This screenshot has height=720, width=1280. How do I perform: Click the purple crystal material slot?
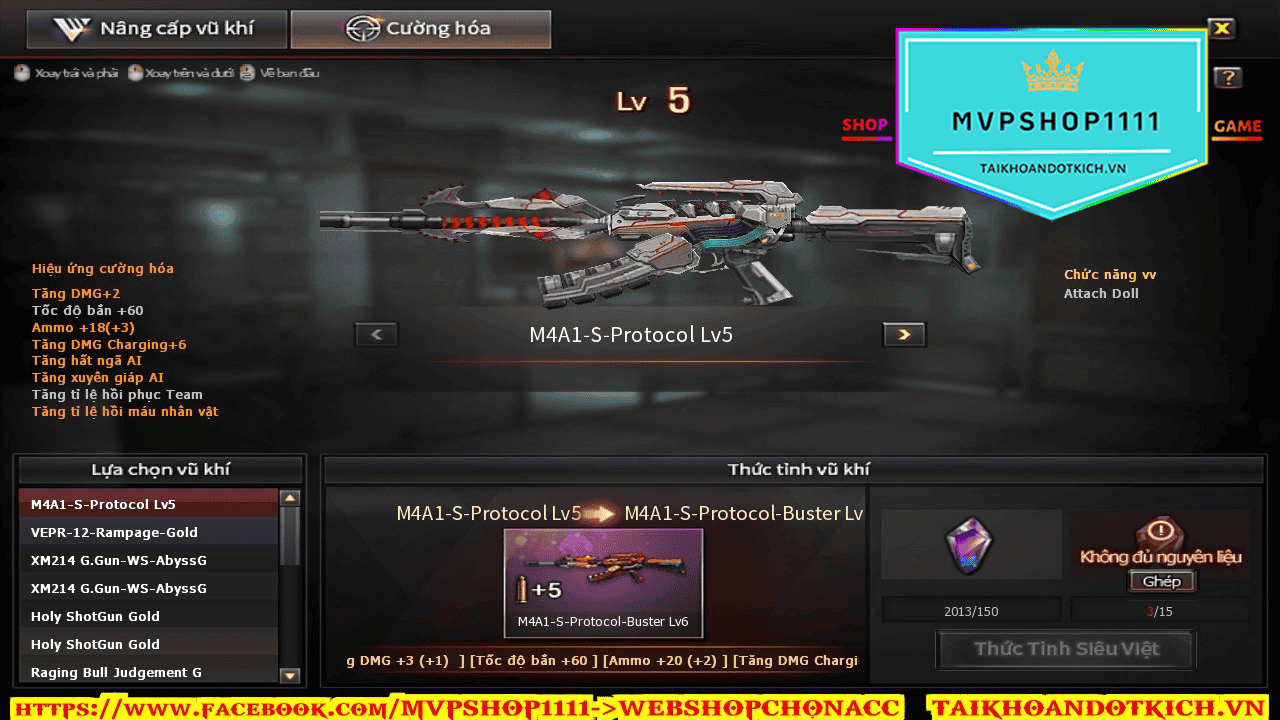pyautogui.click(x=970, y=545)
